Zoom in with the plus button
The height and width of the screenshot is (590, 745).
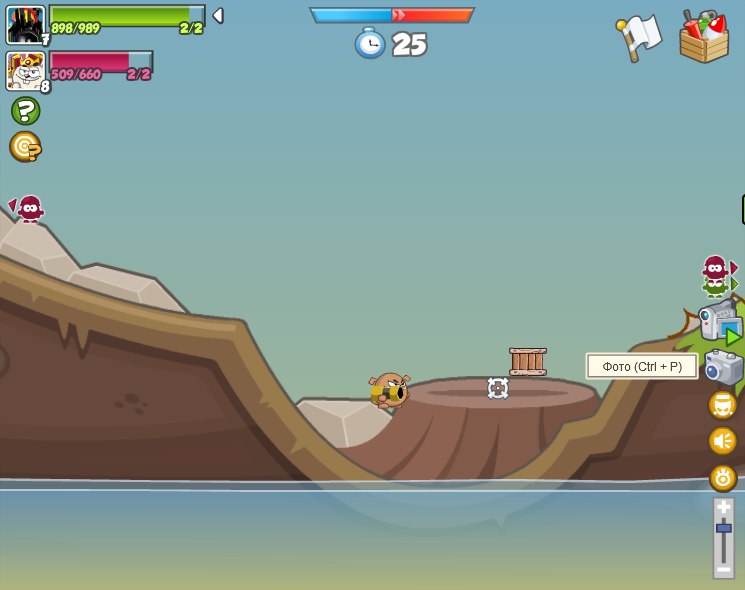click(723, 507)
